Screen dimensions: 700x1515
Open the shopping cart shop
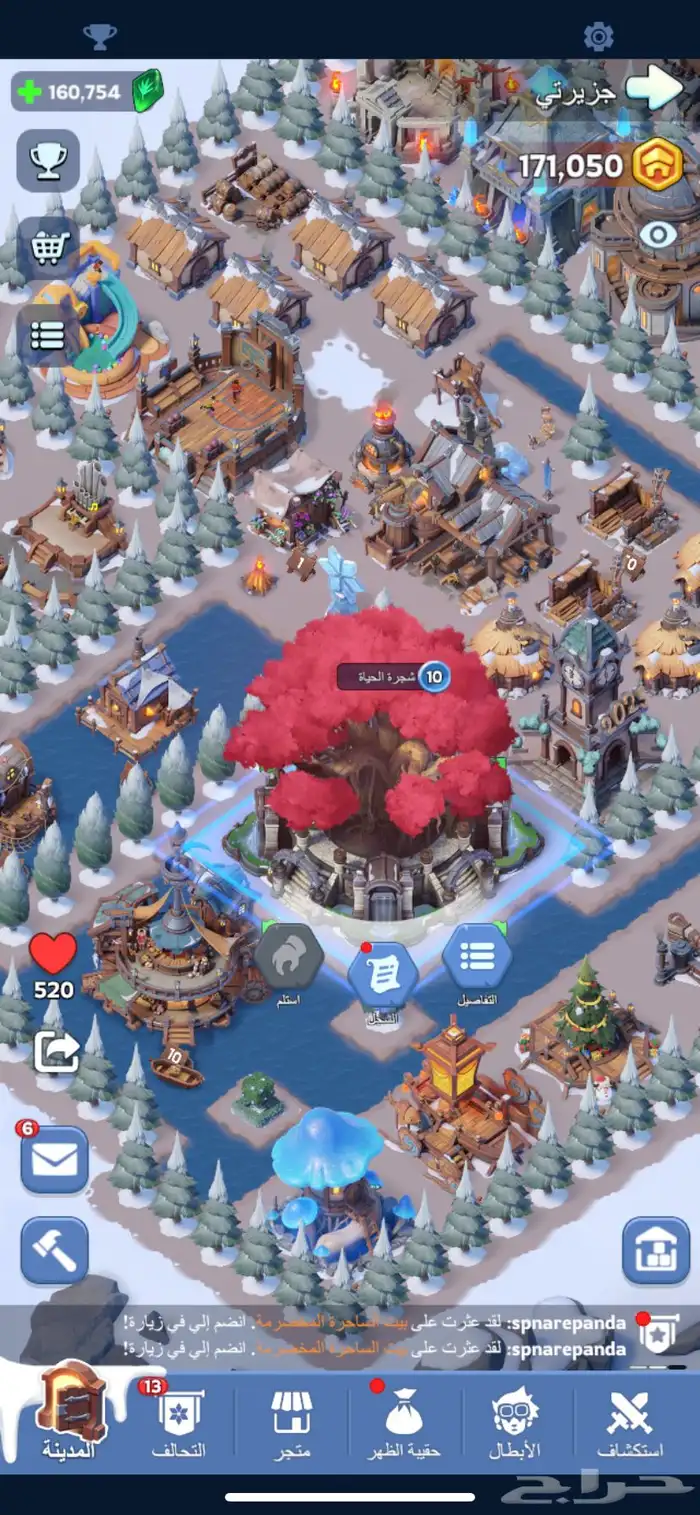[x=48, y=247]
